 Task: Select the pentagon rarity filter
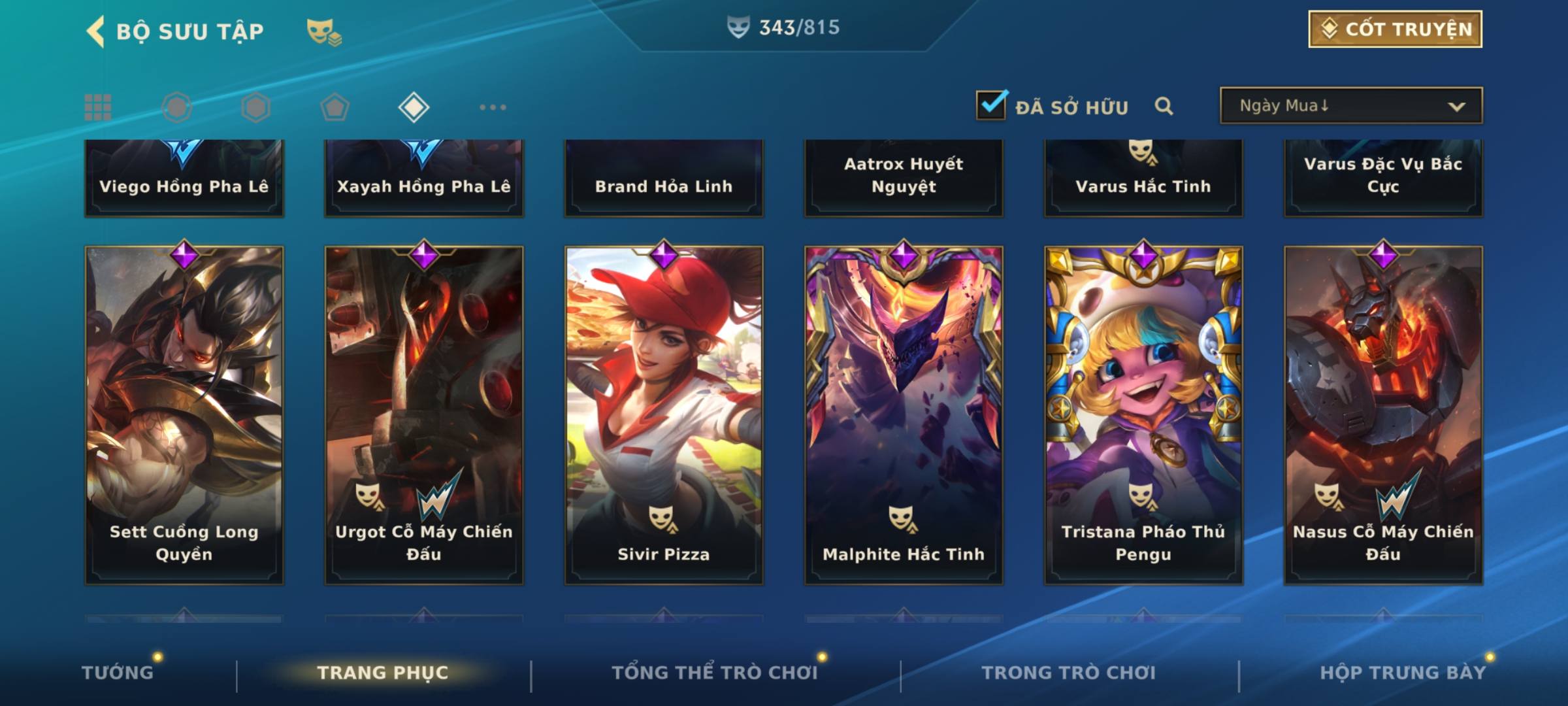pos(335,107)
